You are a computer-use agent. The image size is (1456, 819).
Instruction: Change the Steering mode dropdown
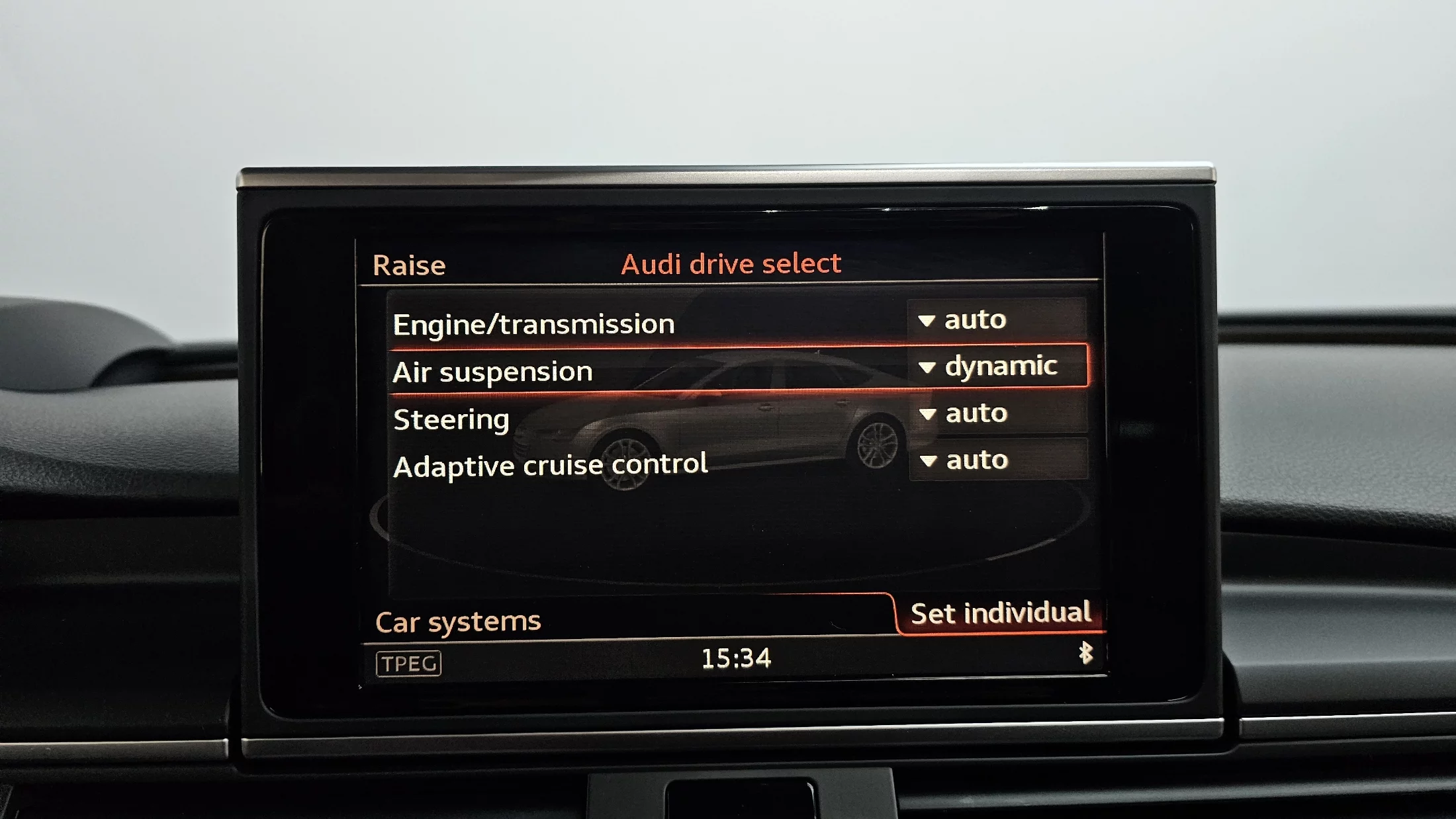point(998,413)
